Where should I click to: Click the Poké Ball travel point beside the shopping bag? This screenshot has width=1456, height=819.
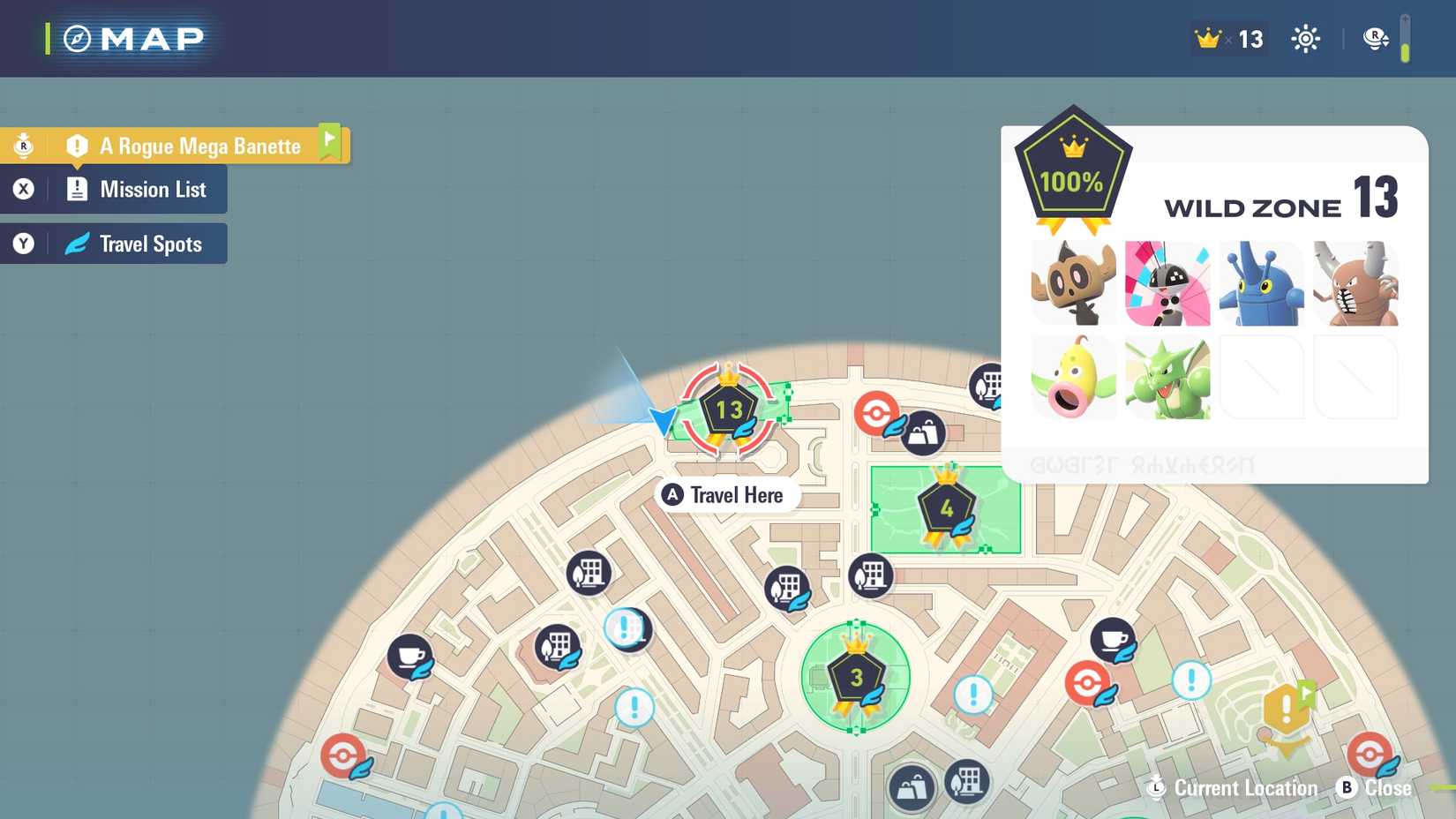click(x=876, y=411)
